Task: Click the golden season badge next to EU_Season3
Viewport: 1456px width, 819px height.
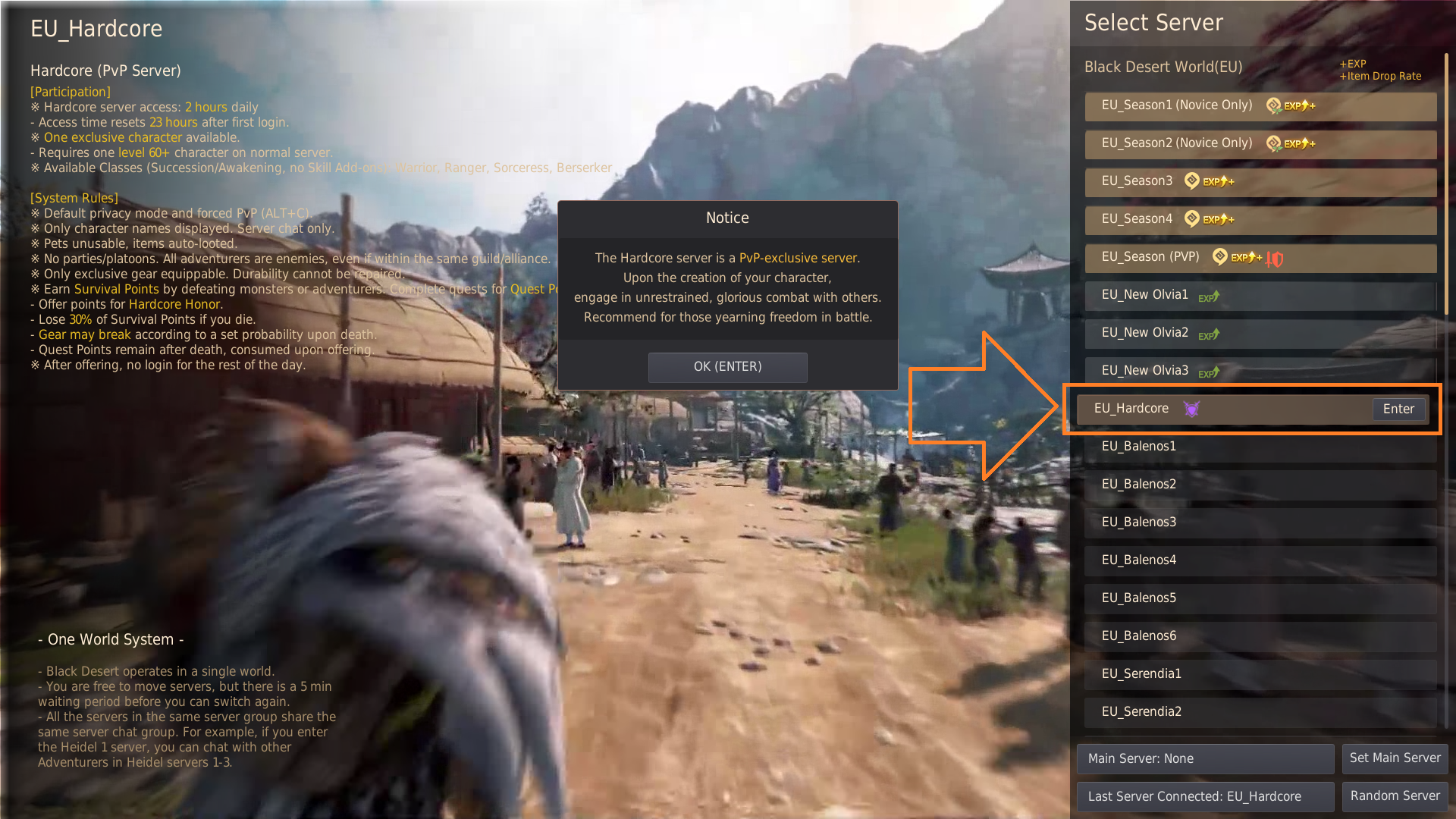Action: point(1191,181)
